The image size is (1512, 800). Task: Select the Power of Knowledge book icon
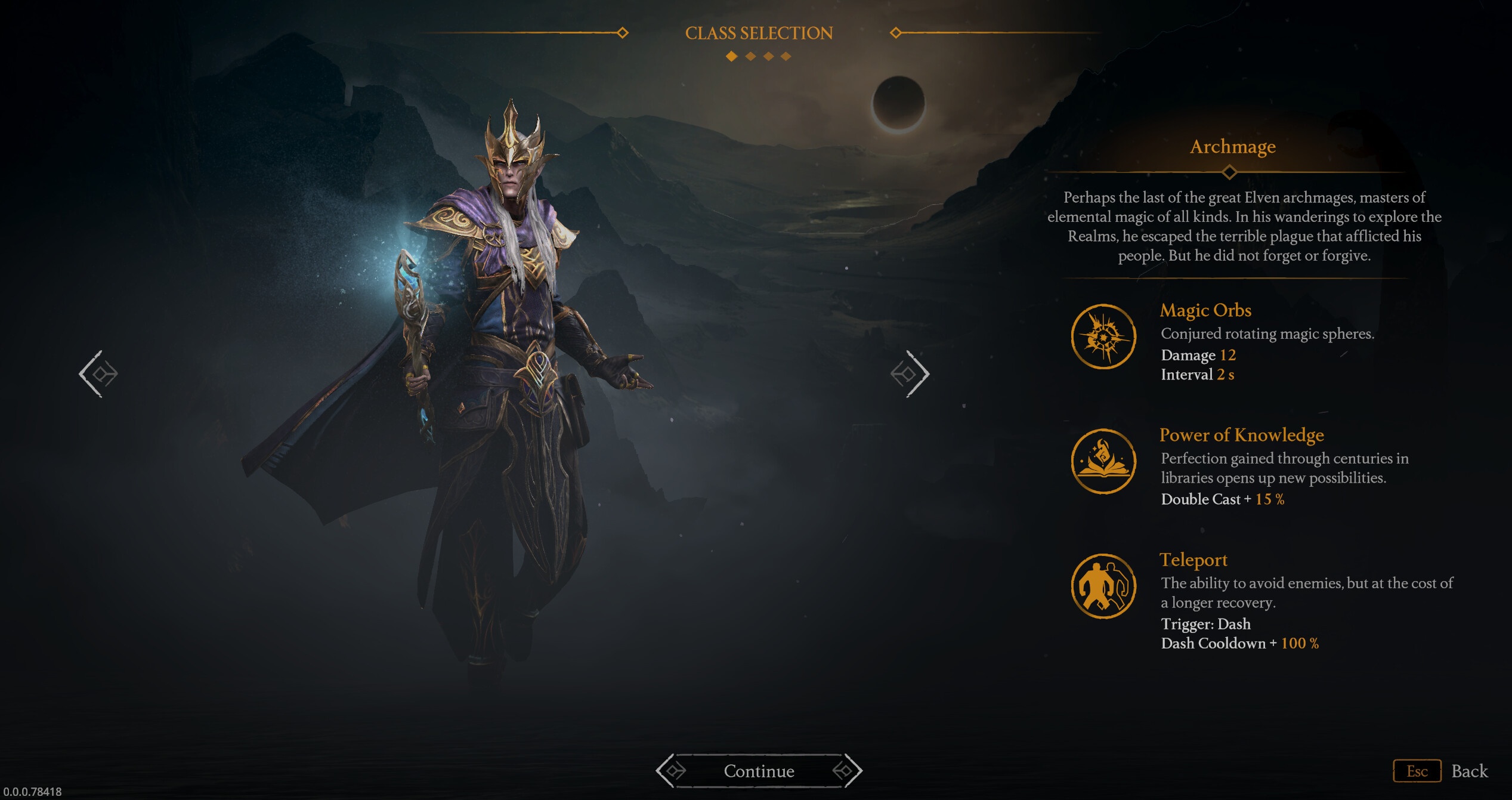[1103, 461]
